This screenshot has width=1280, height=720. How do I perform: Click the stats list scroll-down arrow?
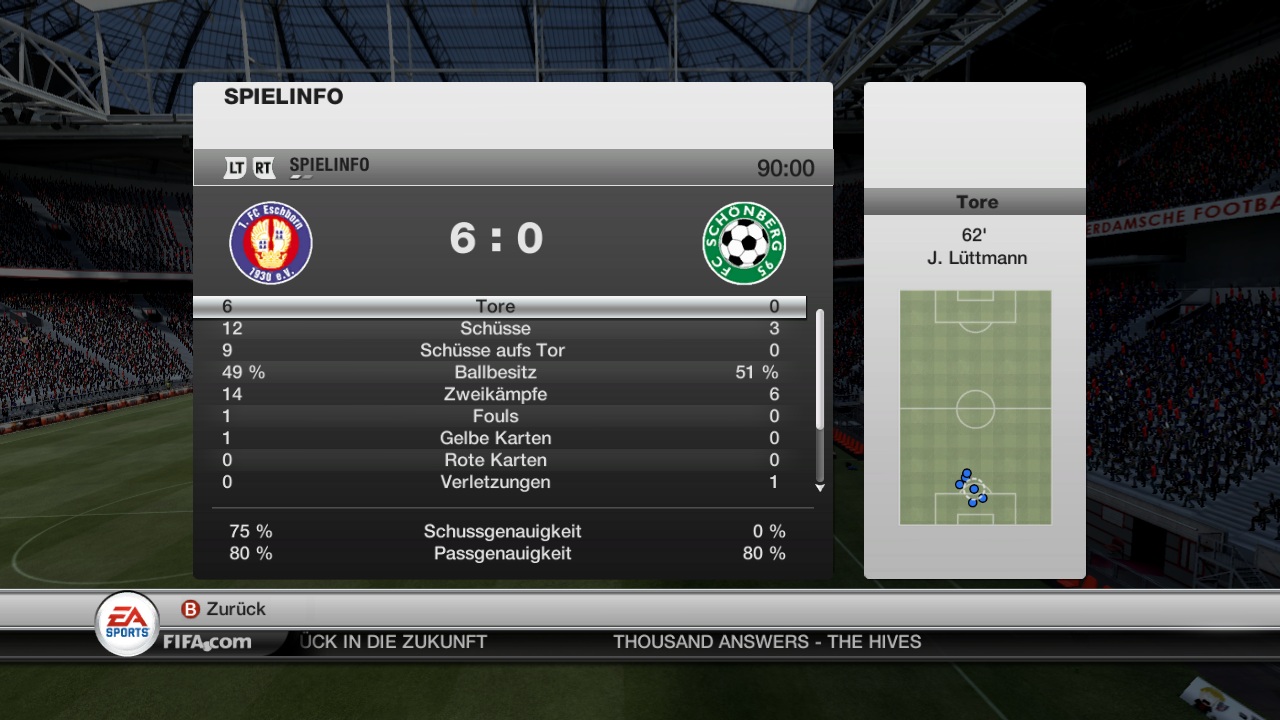click(x=820, y=488)
